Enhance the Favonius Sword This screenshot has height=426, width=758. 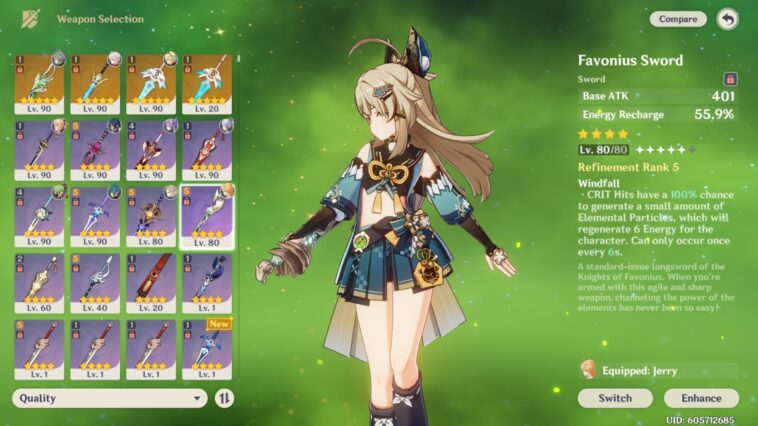point(701,398)
